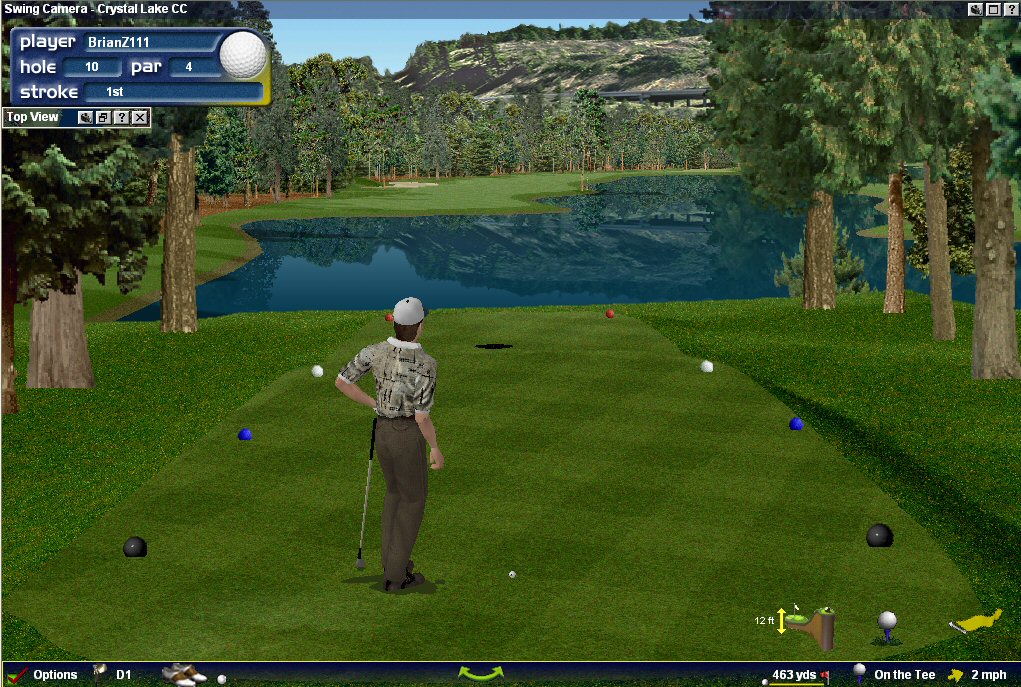Click the On the Tee lie indicator
This screenshot has width=1021, height=687.
click(x=903, y=675)
